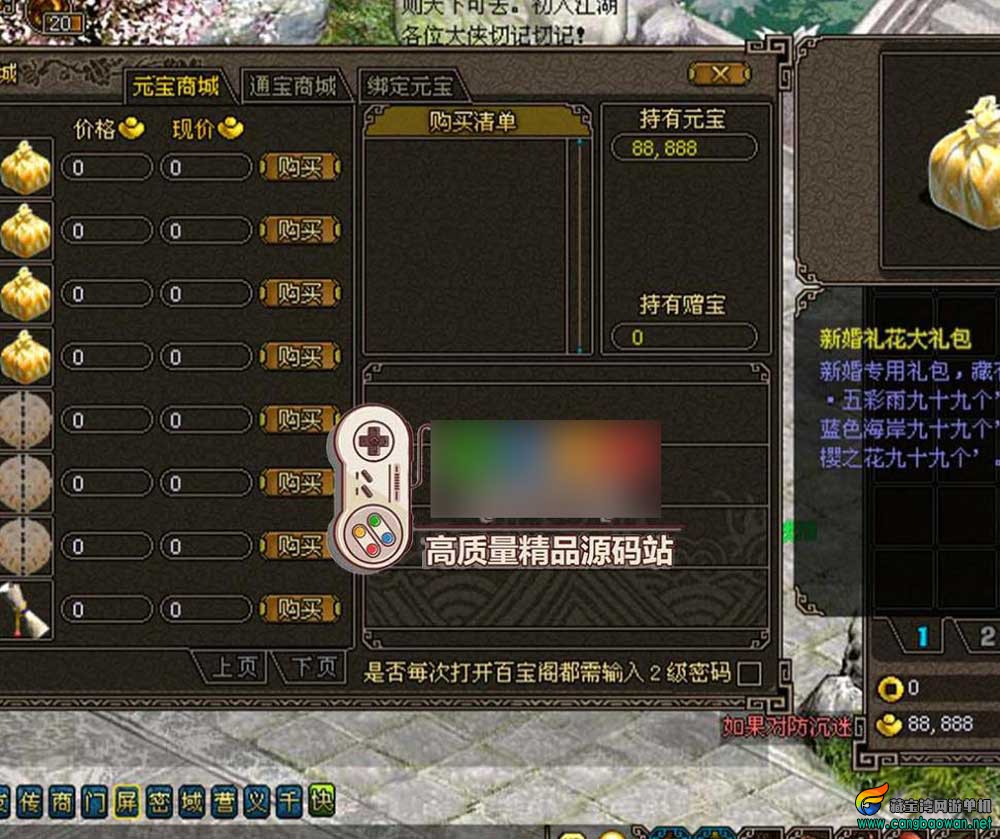
Task: Activate the 门 toolbar button
Action: click(94, 801)
